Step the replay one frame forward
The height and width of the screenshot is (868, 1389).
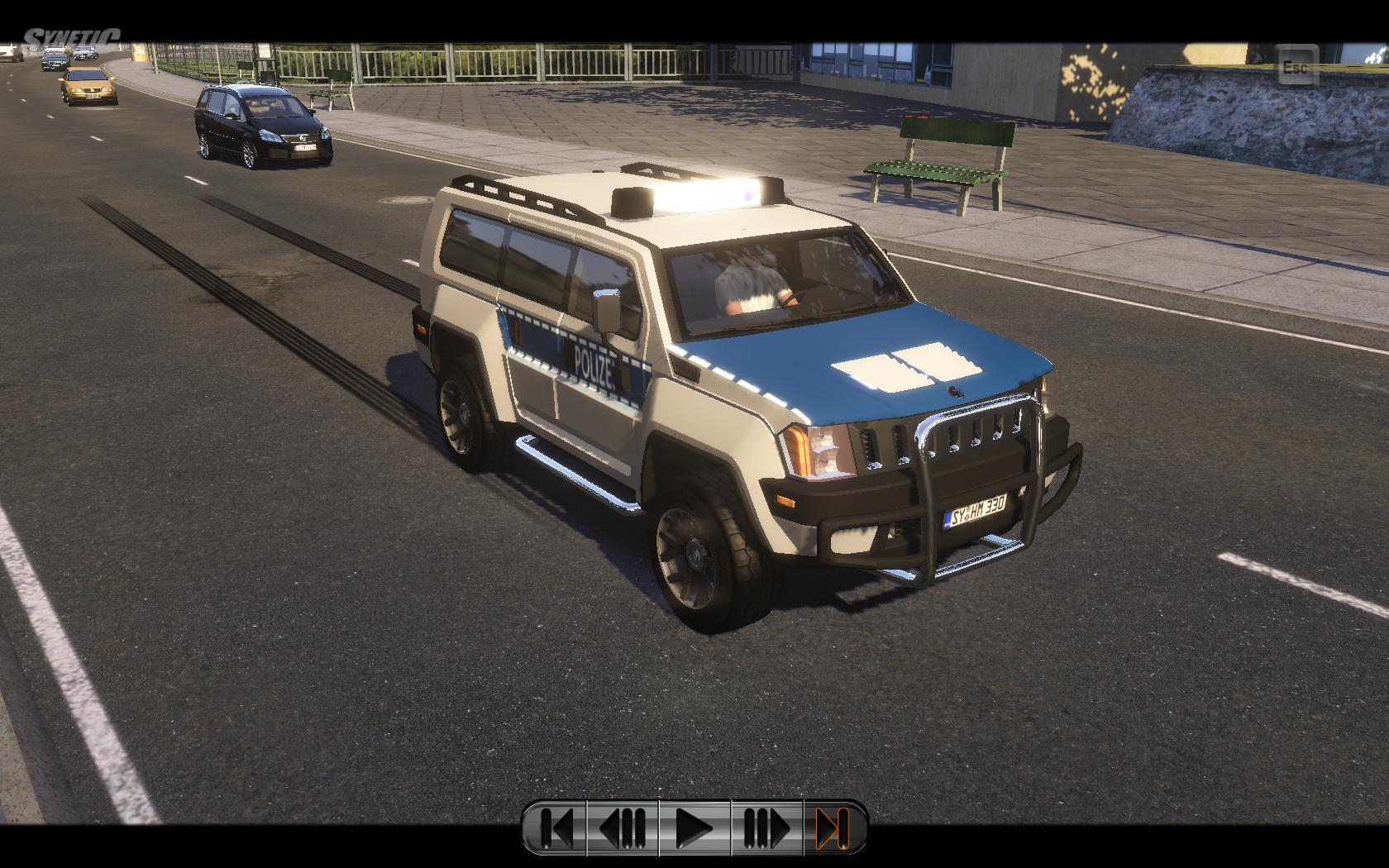[766, 827]
